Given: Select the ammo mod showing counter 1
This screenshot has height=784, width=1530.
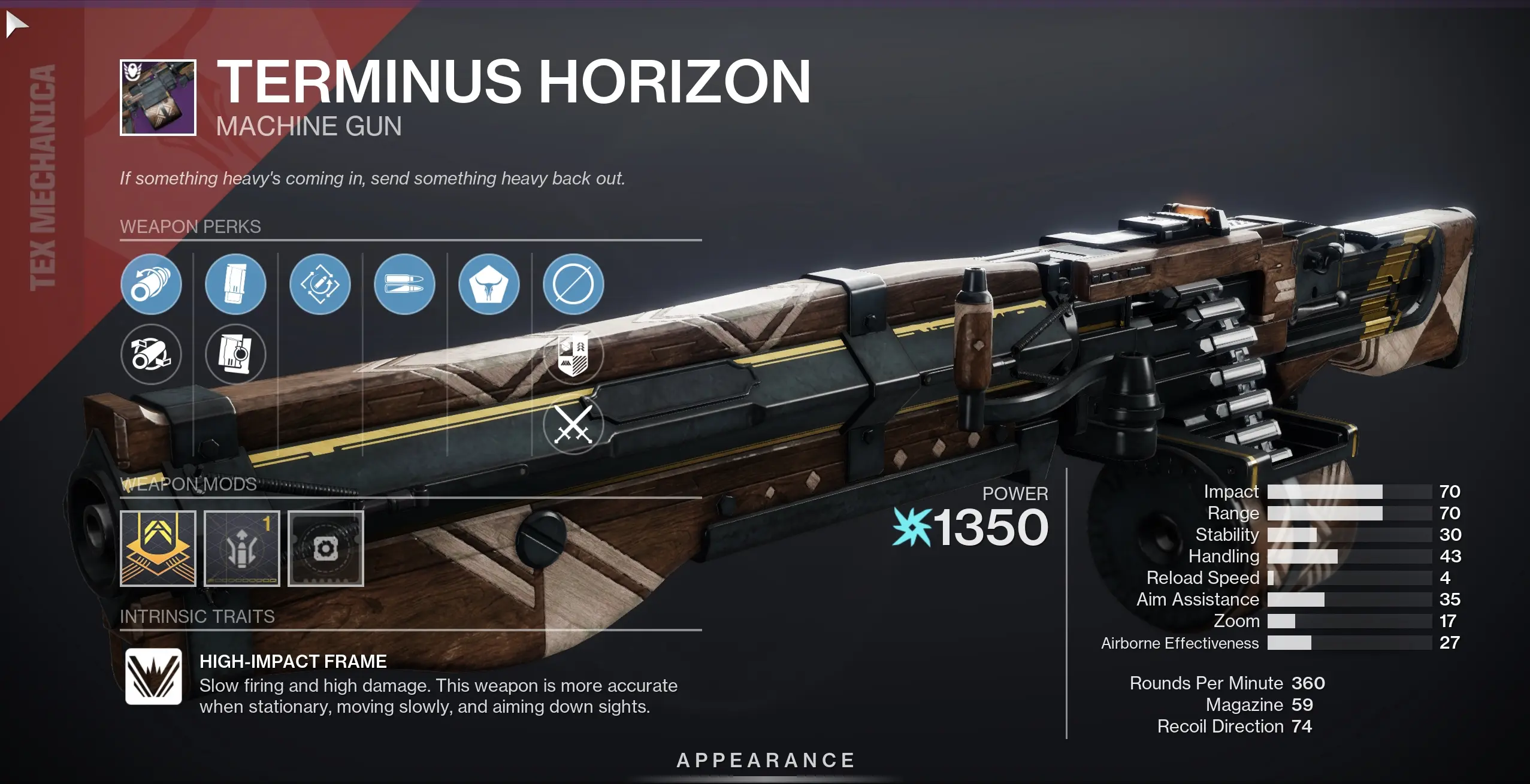Looking at the screenshot, I should [x=242, y=549].
